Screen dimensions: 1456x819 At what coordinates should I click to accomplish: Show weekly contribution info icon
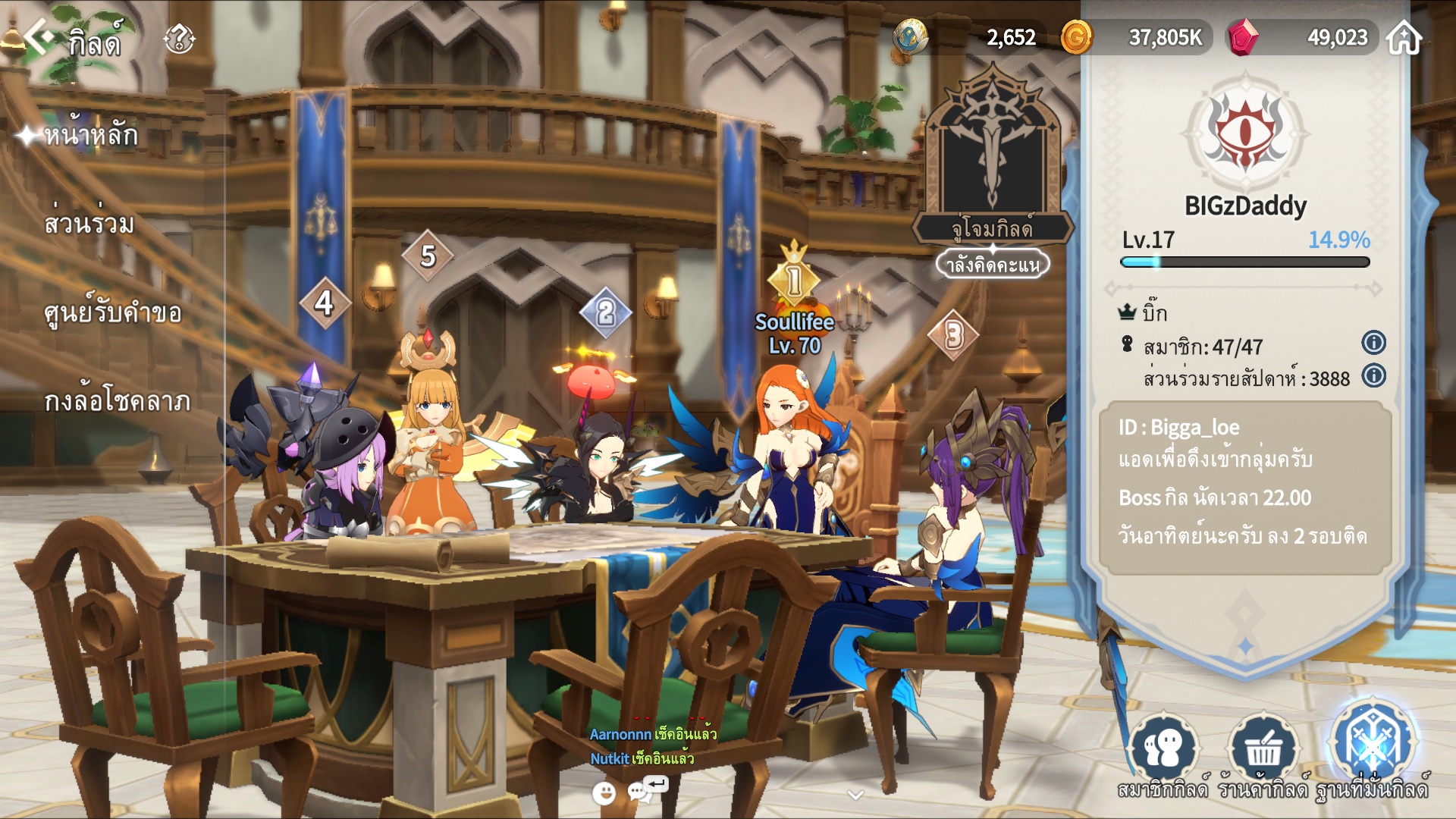pos(1373,376)
